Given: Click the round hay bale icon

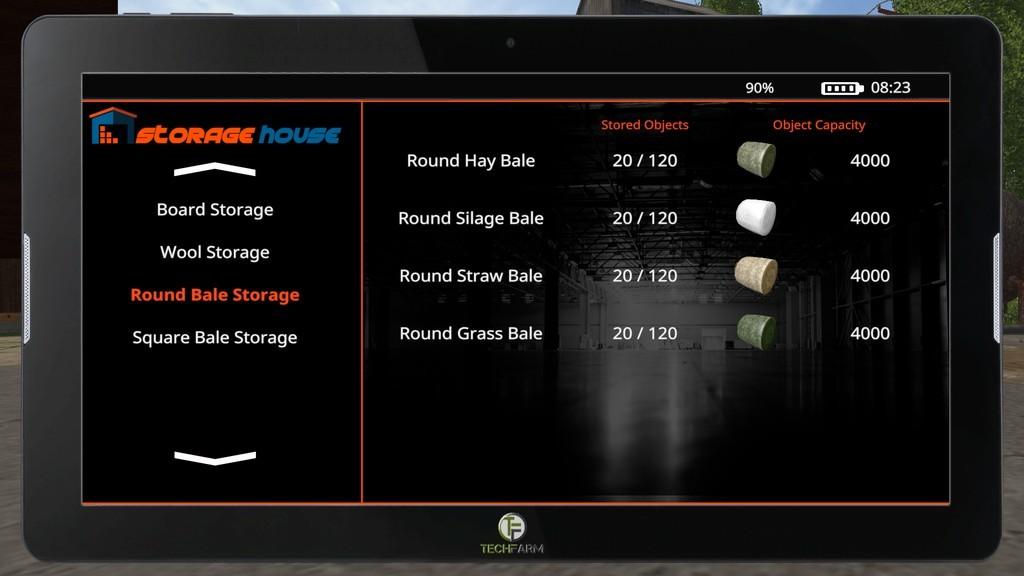Looking at the screenshot, I should pyautogui.click(x=756, y=160).
